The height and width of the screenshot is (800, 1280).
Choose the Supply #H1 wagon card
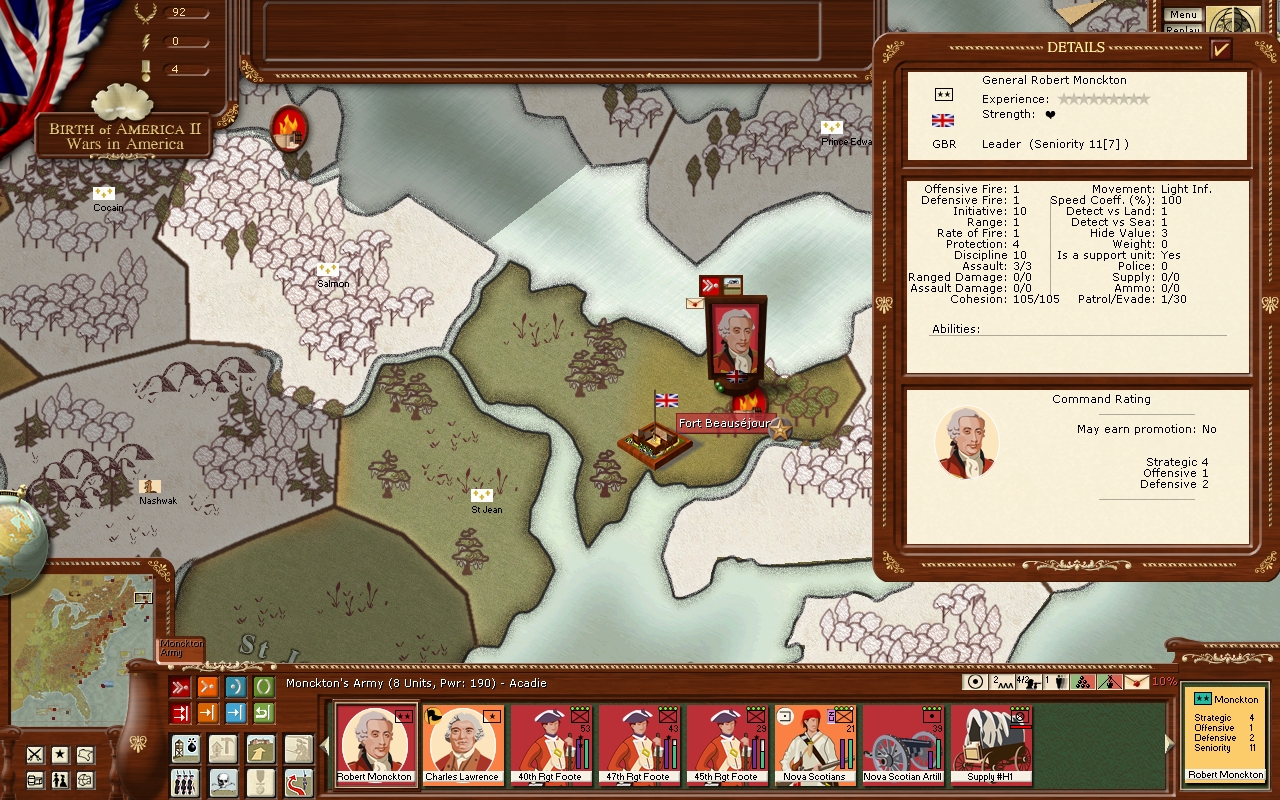[990, 745]
